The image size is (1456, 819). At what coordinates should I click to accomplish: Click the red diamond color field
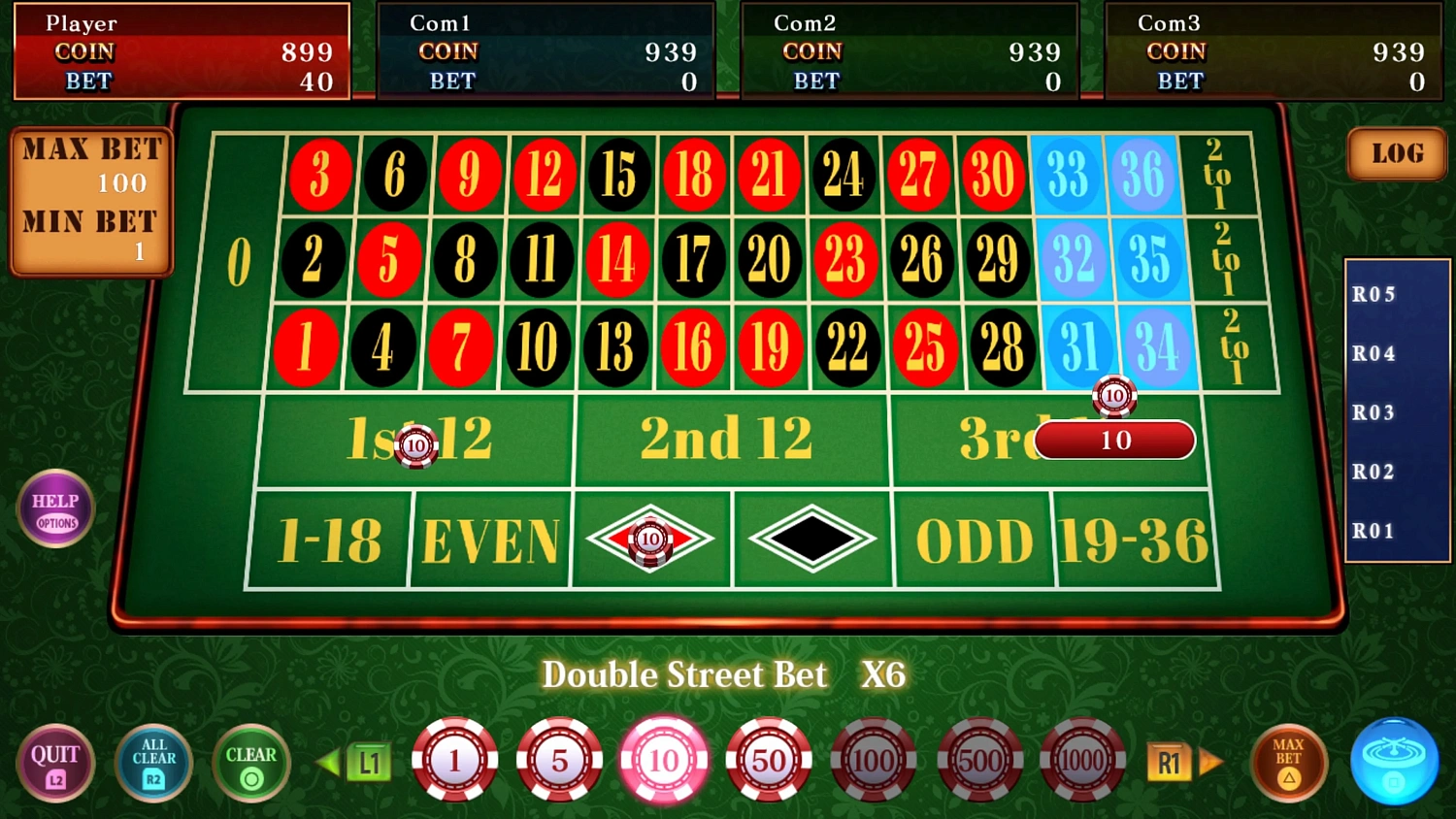(x=650, y=540)
